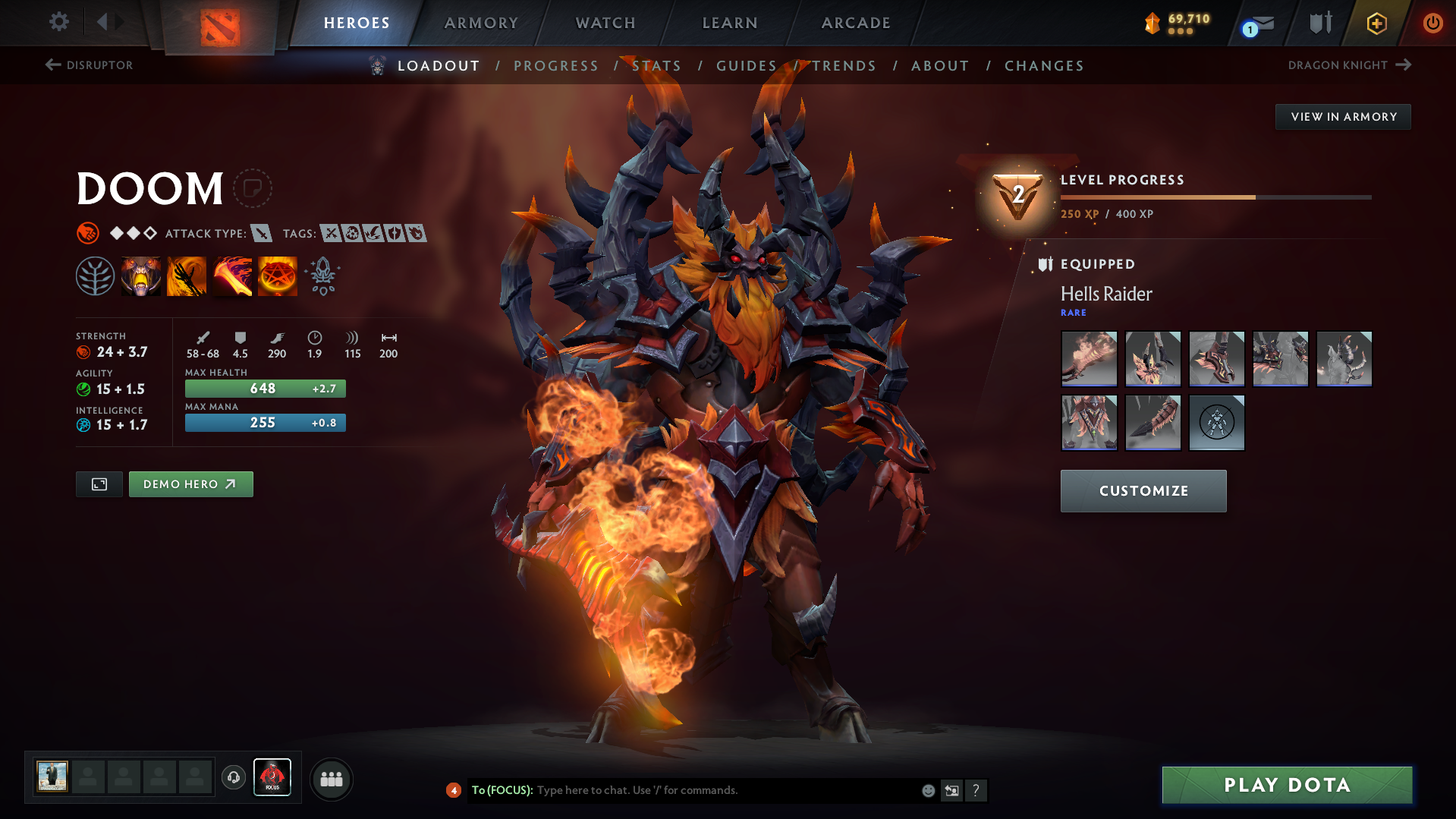Toggle chat settings next to the emoticon icon
Screen dimensions: 1456x819
(x=952, y=790)
